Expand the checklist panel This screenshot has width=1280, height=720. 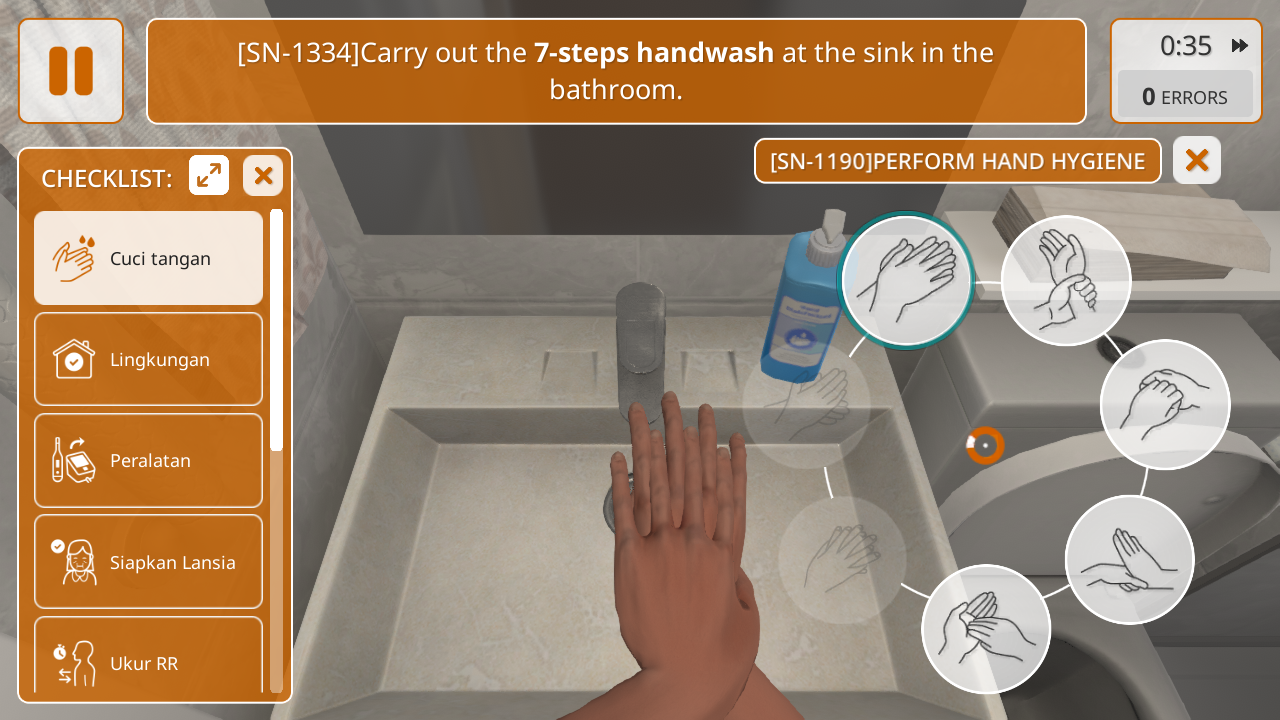pos(209,176)
